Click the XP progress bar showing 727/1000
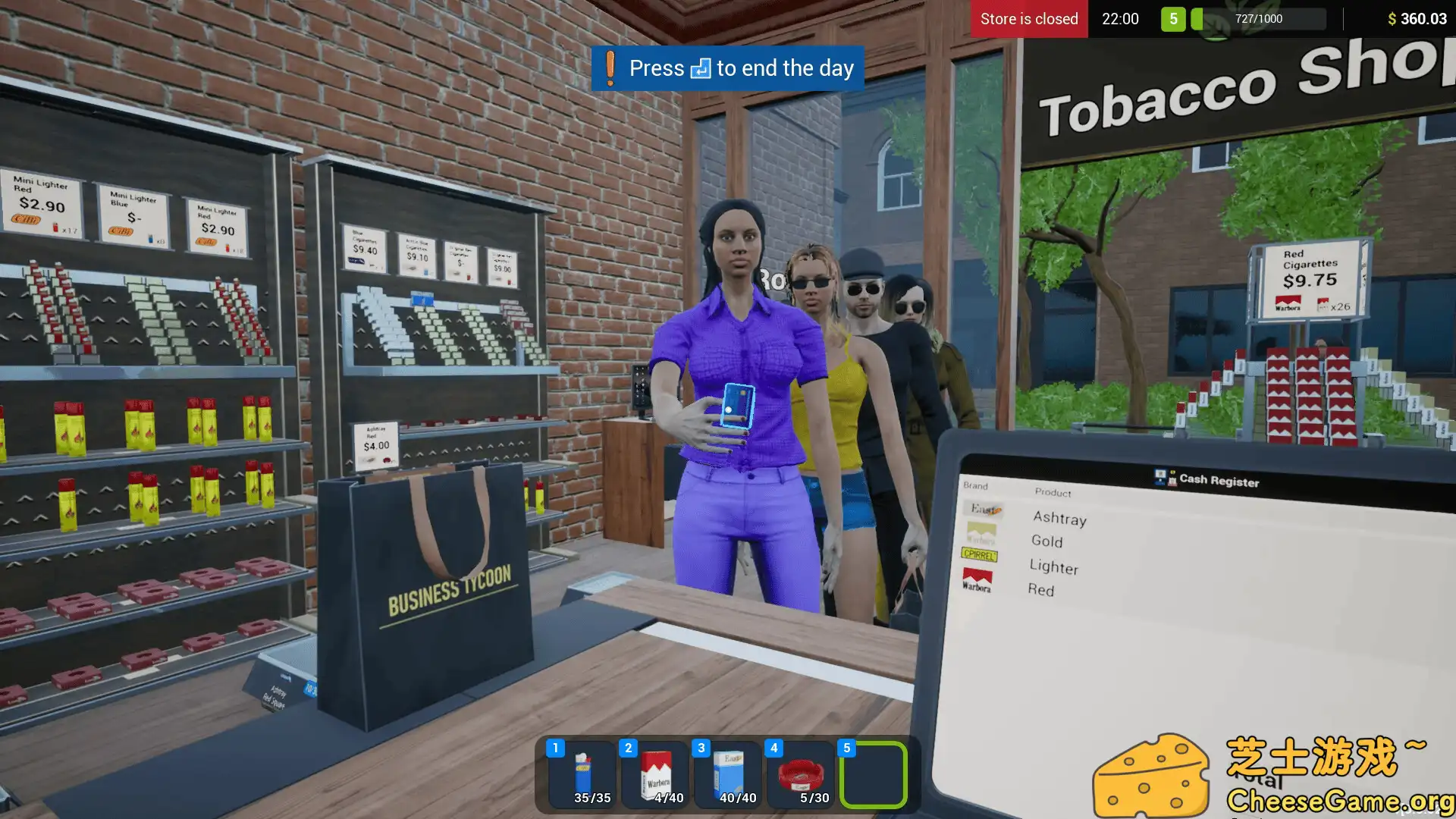 tap(1259, 19)
